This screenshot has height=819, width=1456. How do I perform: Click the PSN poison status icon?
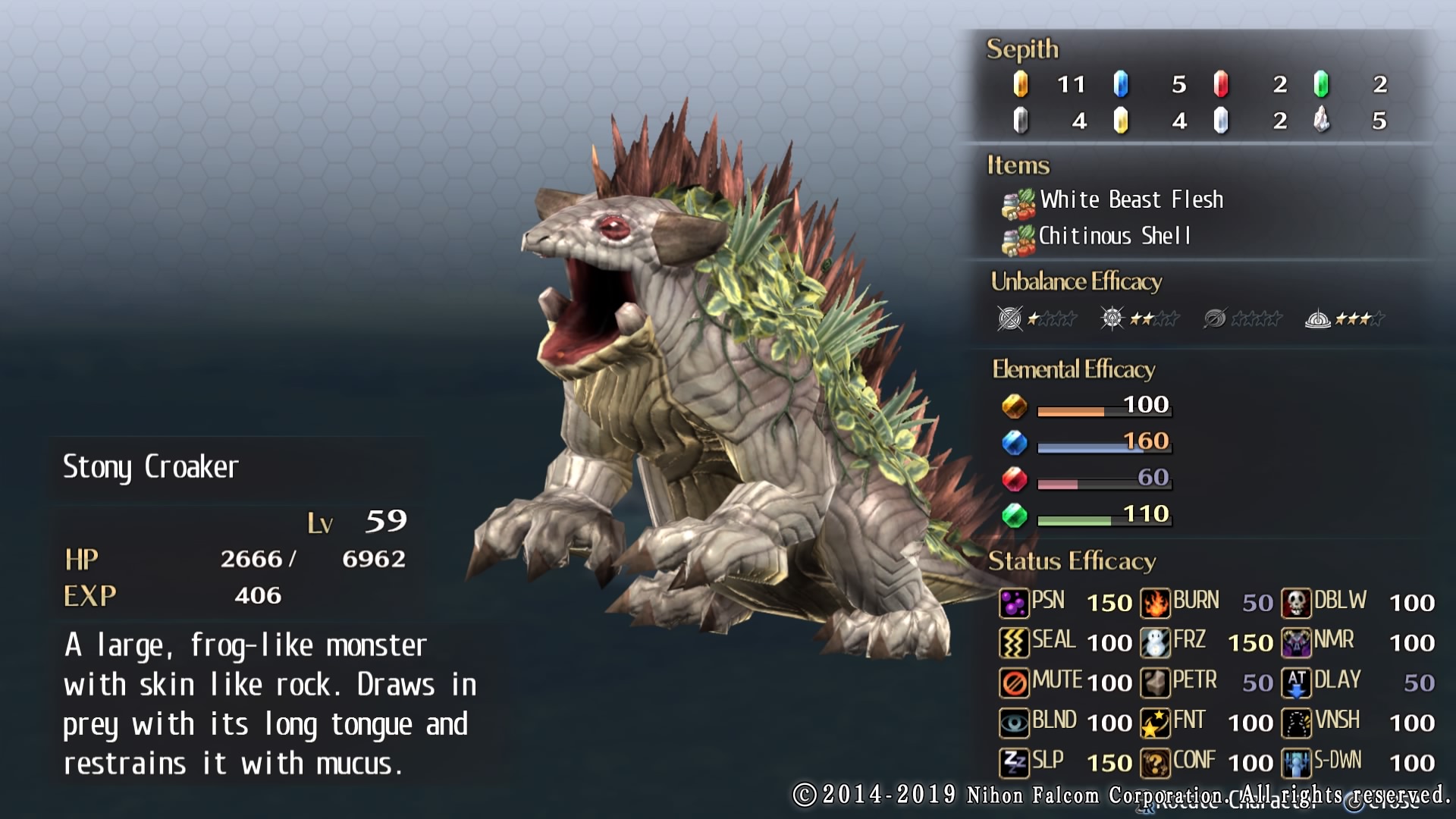click(x=1014, y=603)
